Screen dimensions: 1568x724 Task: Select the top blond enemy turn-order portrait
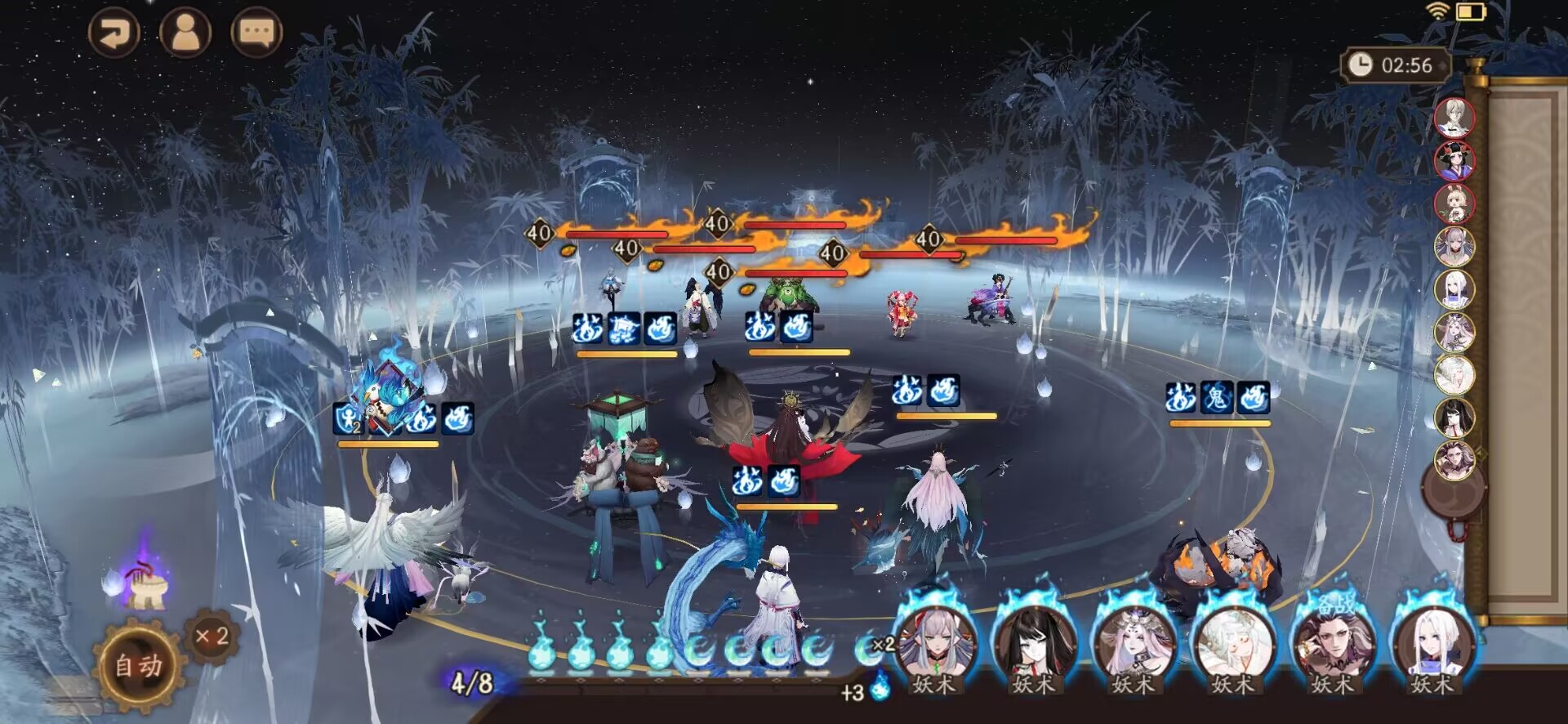(x=1454, y=118)
